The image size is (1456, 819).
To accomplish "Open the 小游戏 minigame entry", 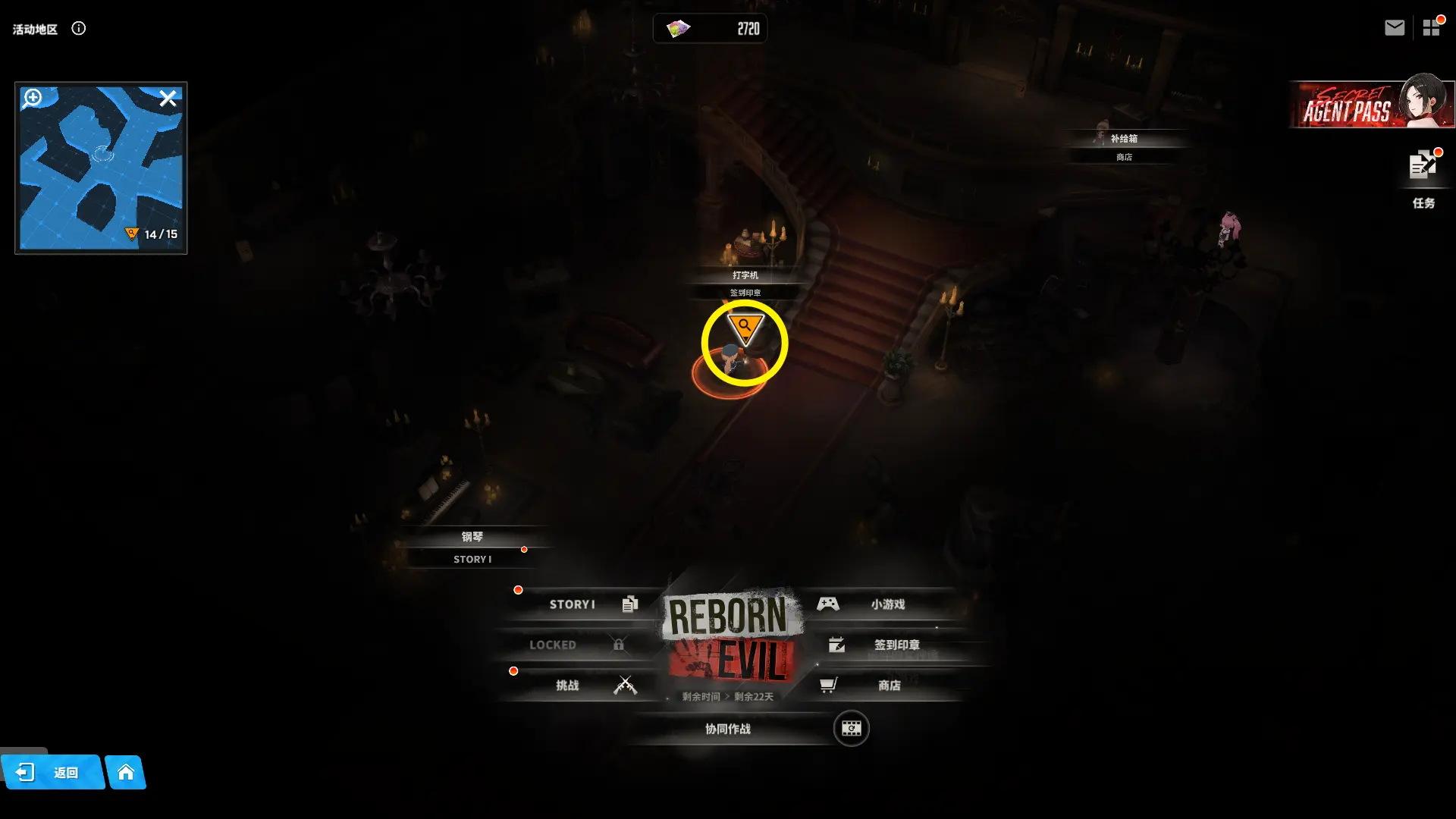I will point(878,604).
